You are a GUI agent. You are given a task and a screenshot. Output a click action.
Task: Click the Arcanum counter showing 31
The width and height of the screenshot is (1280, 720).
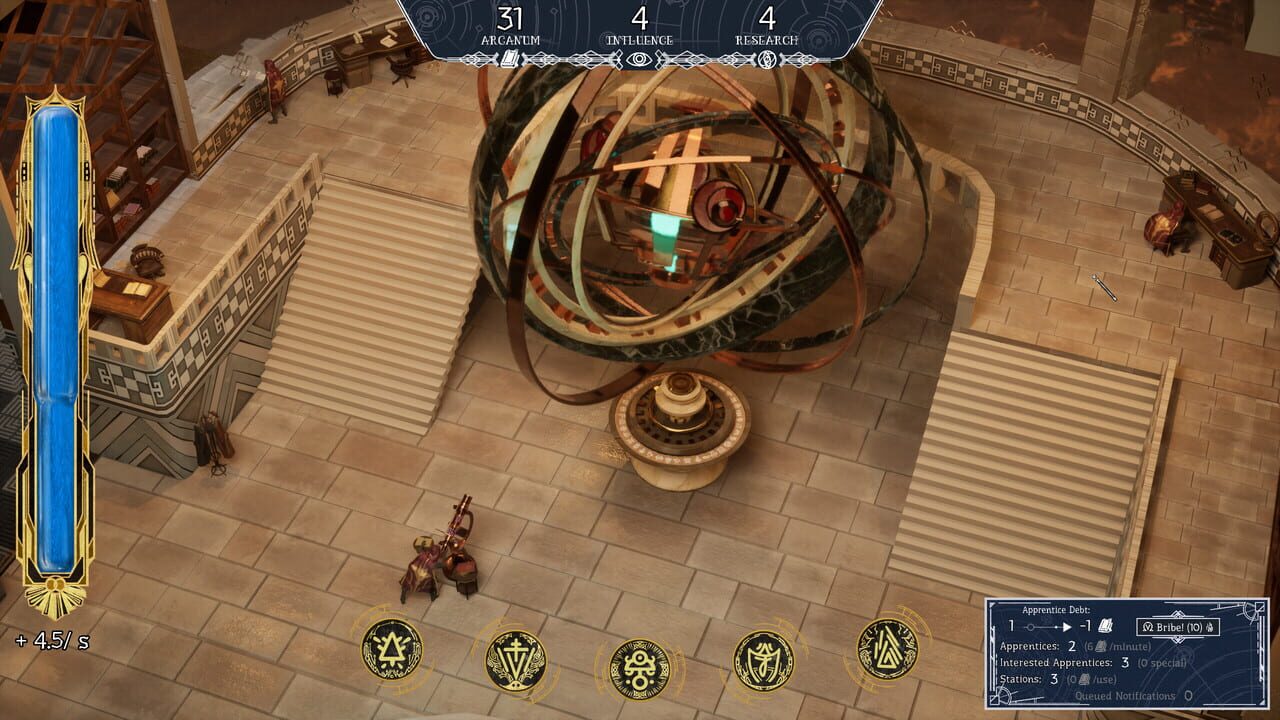click(510, 17)
